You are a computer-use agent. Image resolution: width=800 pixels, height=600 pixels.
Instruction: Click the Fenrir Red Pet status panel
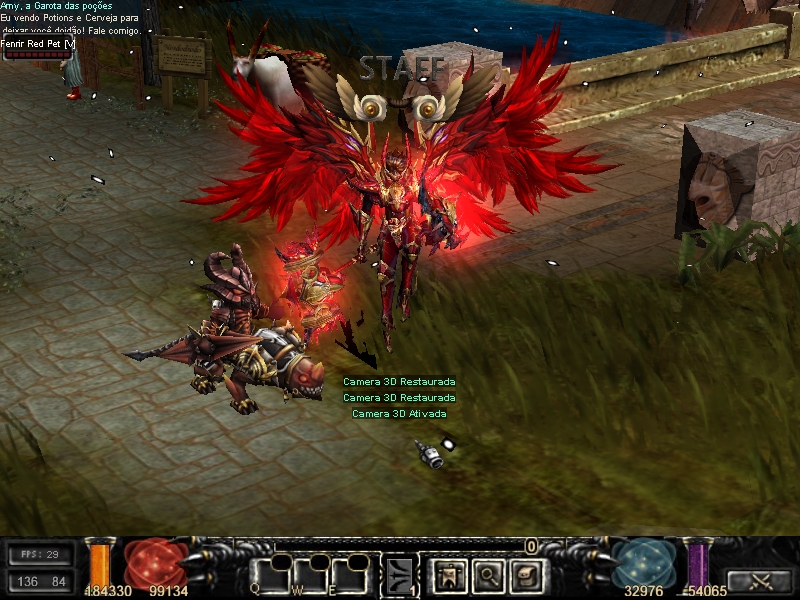(38, 48)
